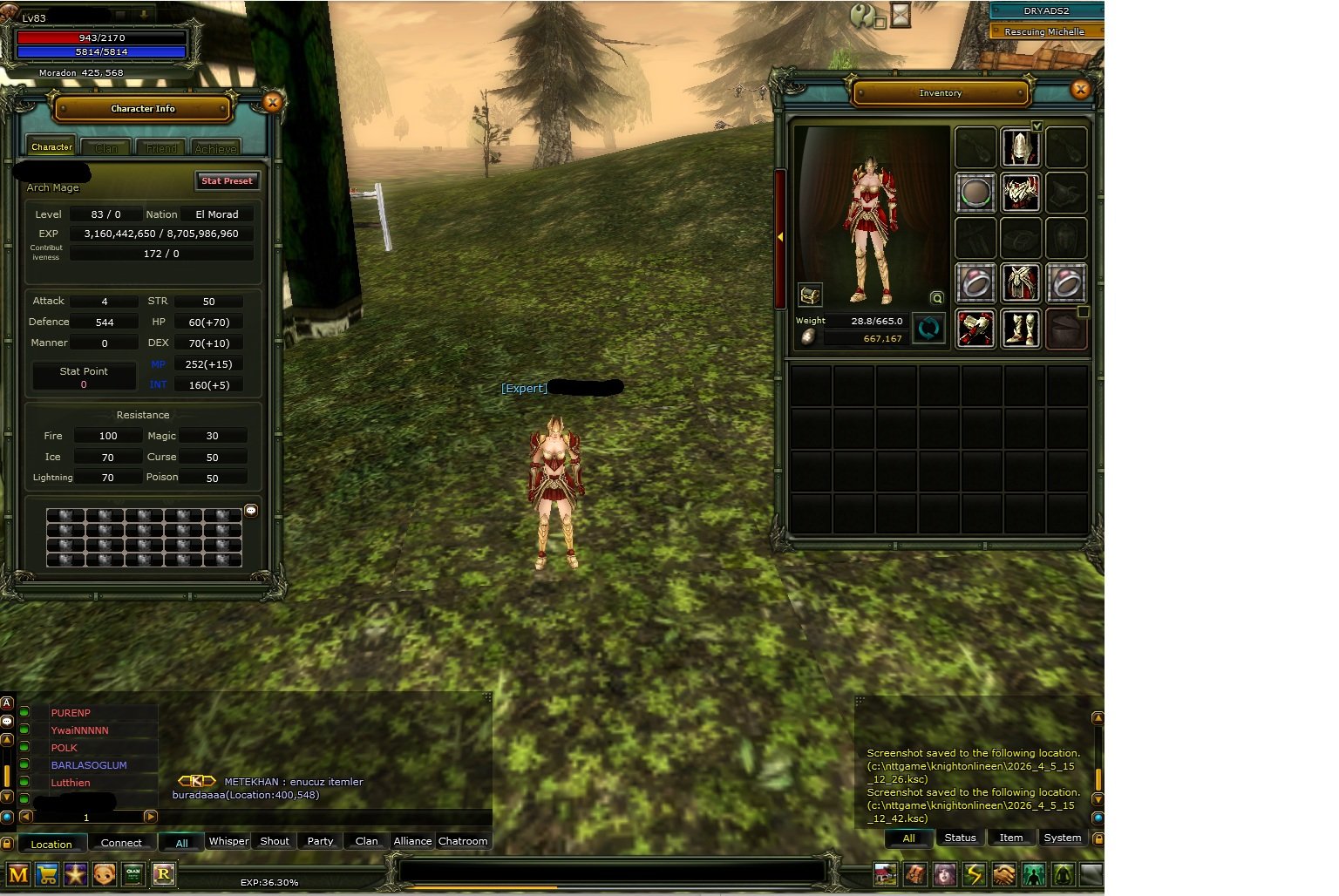The height and width of the screenshot is (896, 1339).
Task: Toggle the green checkmark above inventory slots
Action: point(1036,125)
